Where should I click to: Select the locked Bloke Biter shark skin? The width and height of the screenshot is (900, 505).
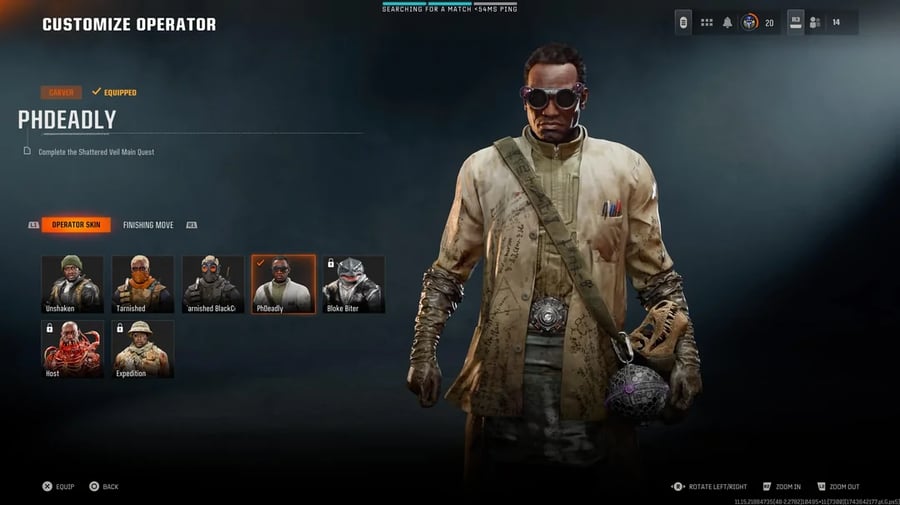tap(354, 284)
